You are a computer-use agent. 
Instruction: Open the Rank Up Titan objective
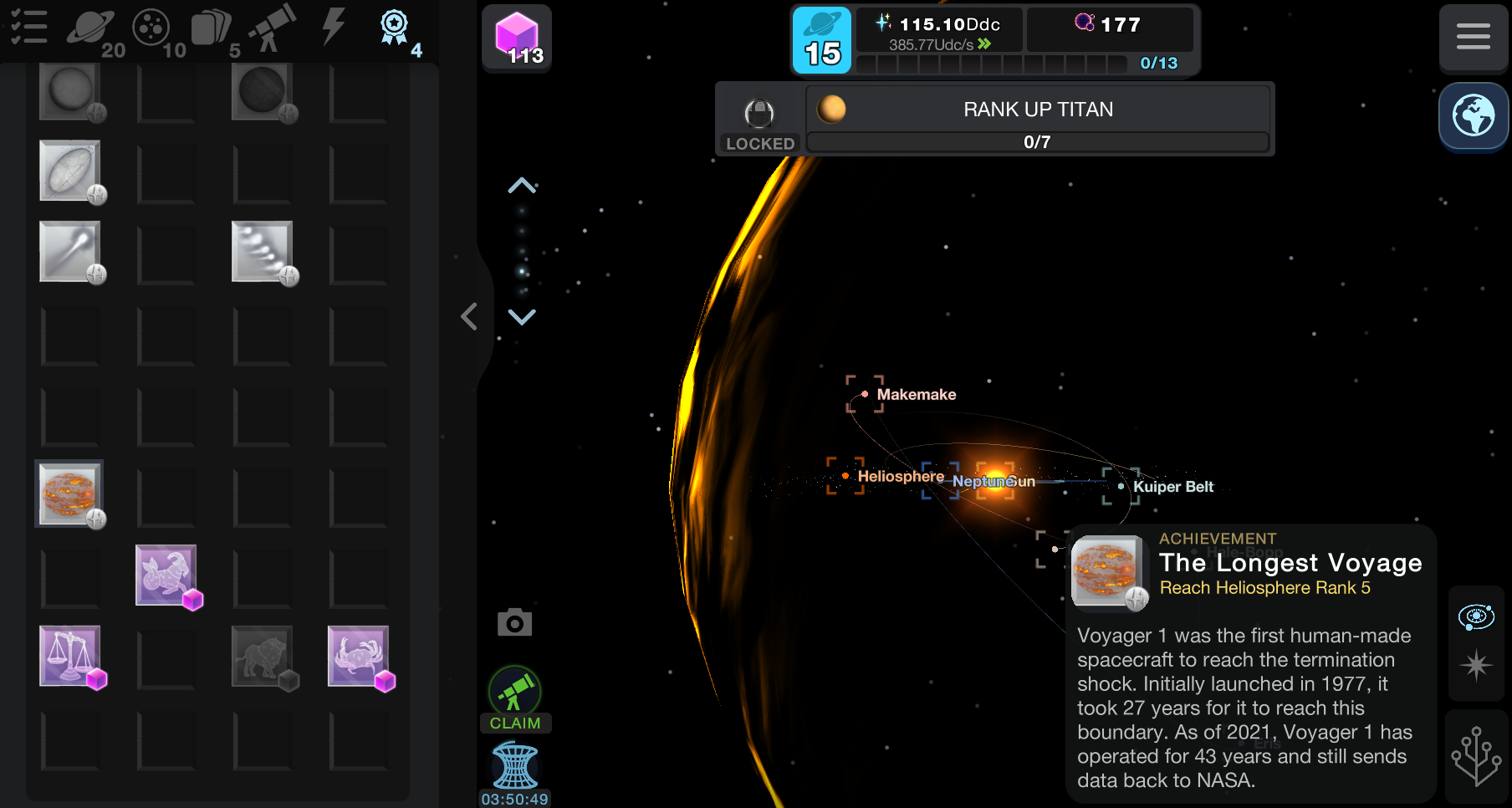pos(1037,118)
